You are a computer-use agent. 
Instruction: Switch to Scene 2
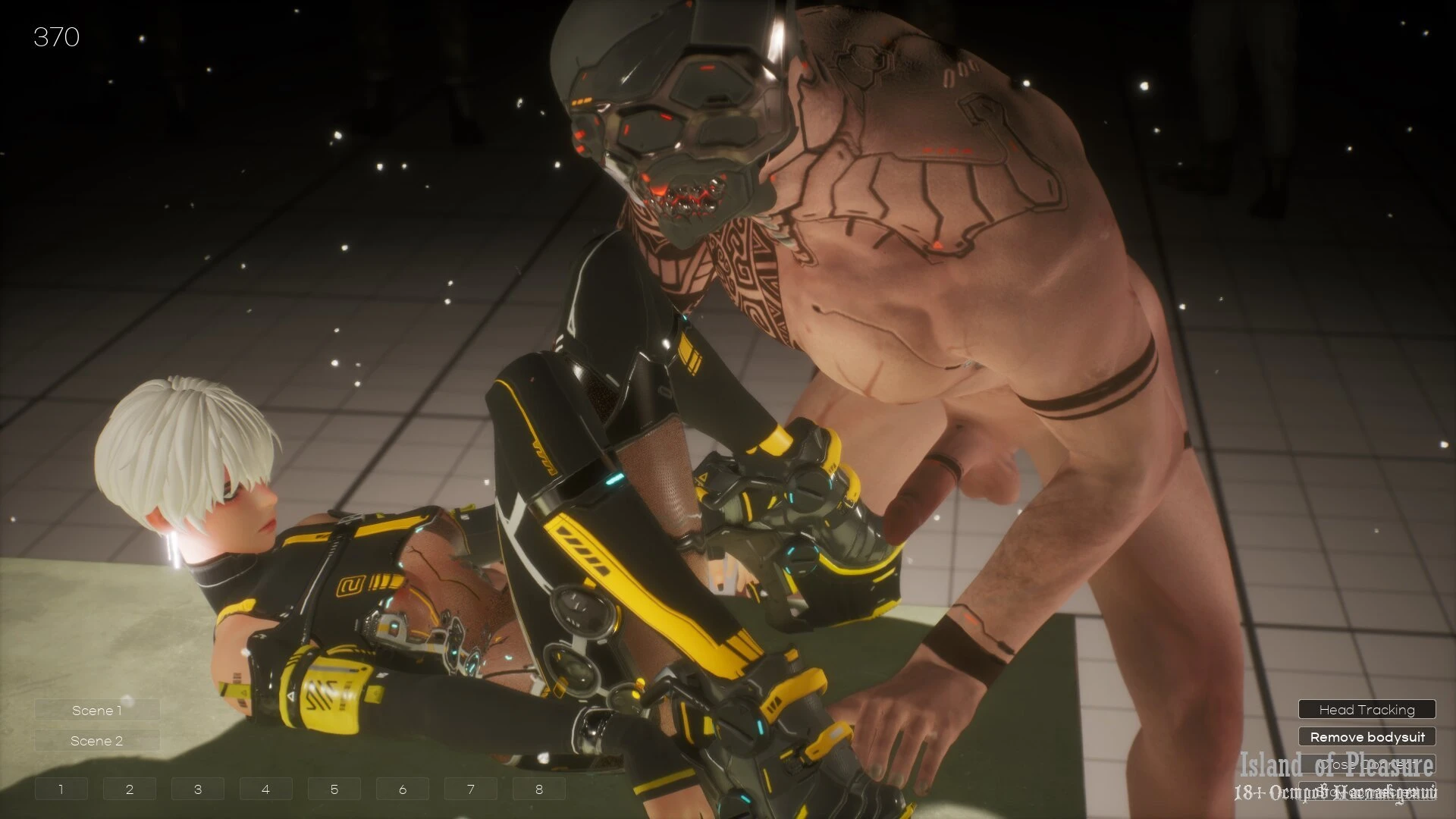pos(97,741)
